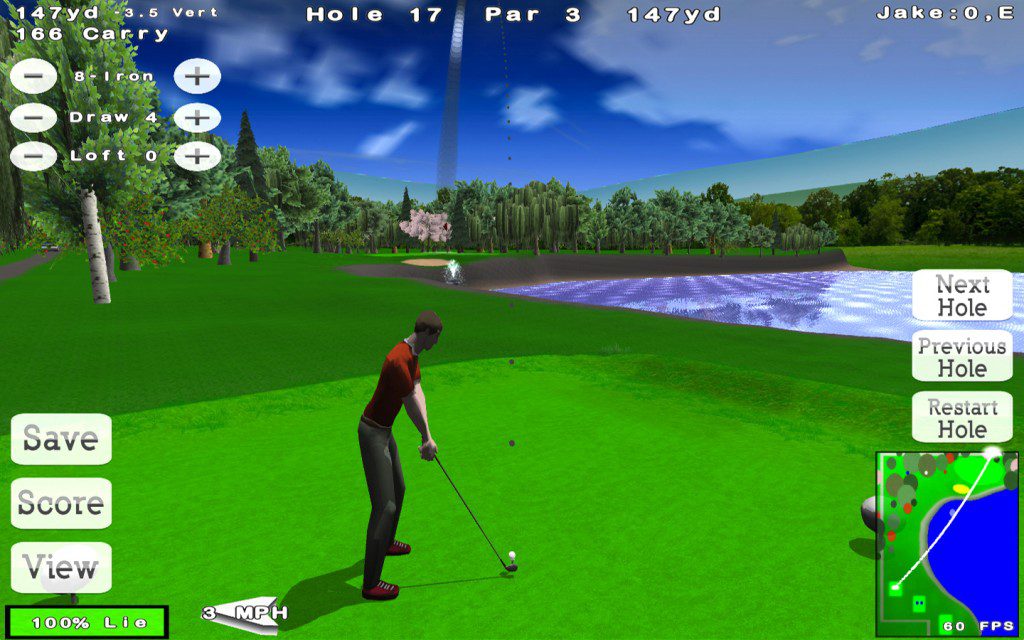Image resolution: width=1024 pixels, height=640 pixels.
Task: Change the camera with the View button
Action: coord(61,567)
